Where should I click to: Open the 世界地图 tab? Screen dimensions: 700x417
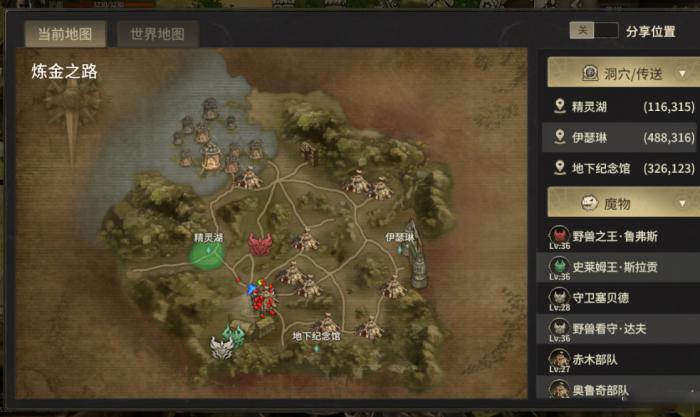tap(157, 33)
